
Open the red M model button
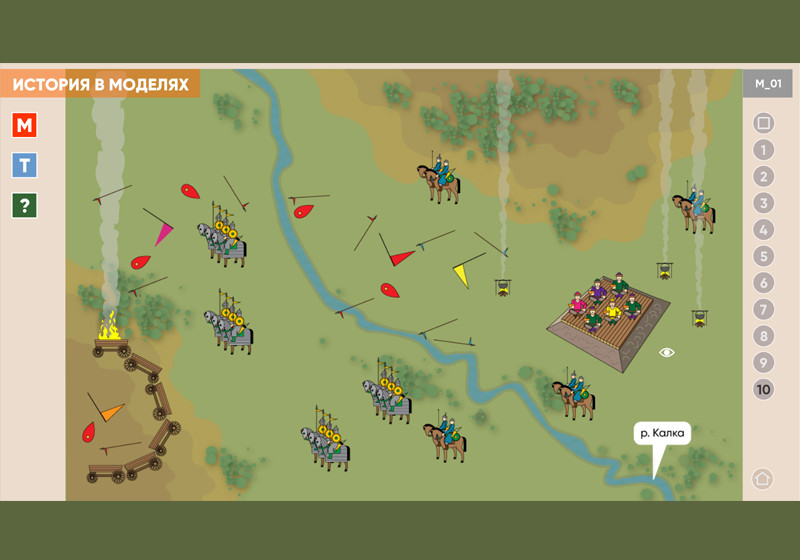click(25, 125)
